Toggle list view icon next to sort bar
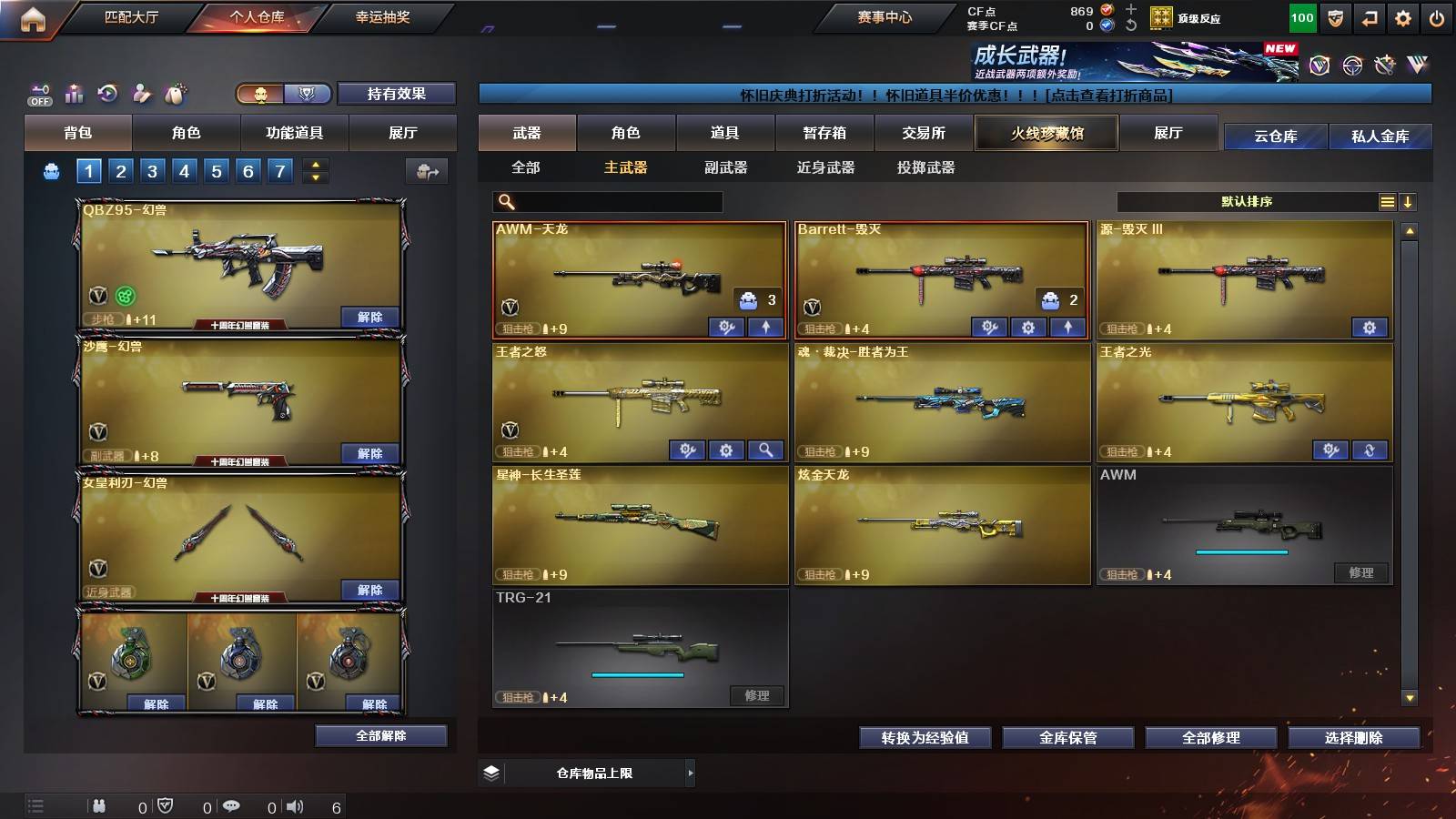 coord(1387,201)
